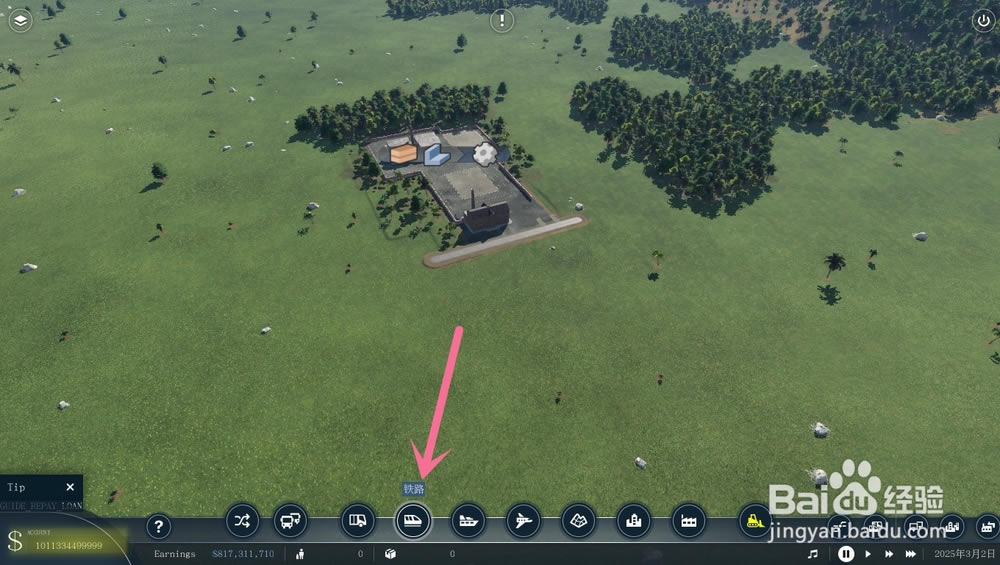The height and width of the screenshot is (565, 1000).
Task: Open the industry factory menu
Action: pyautogui.click(x=688, y=520)
